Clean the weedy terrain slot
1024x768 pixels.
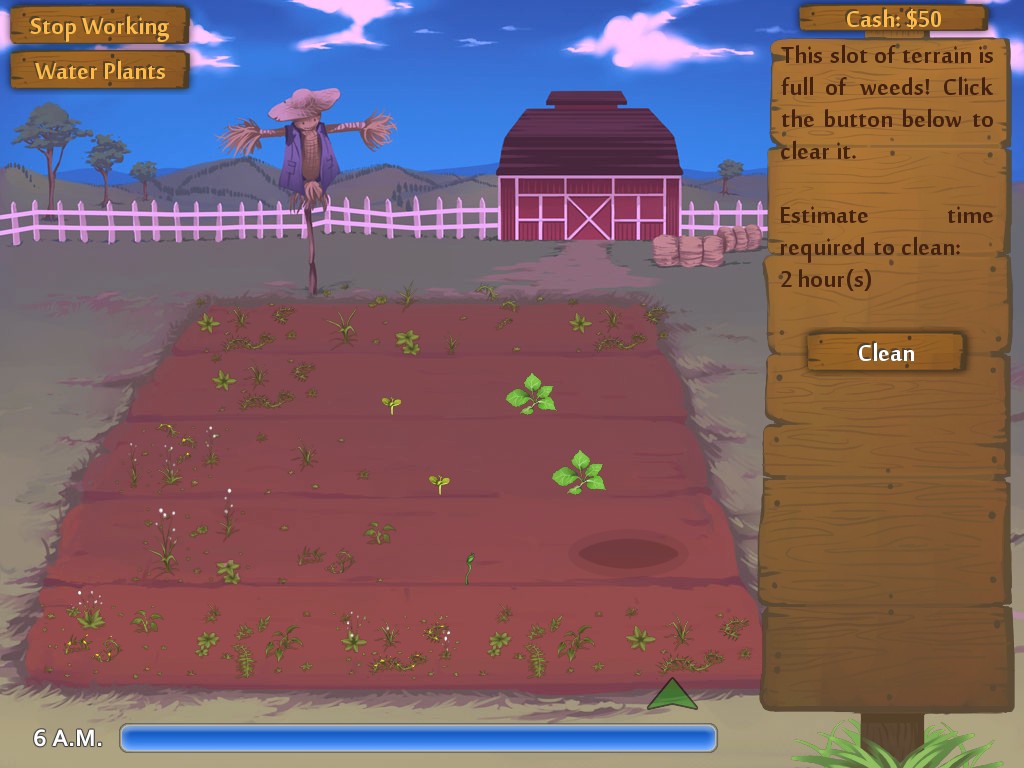coord(885,353)
